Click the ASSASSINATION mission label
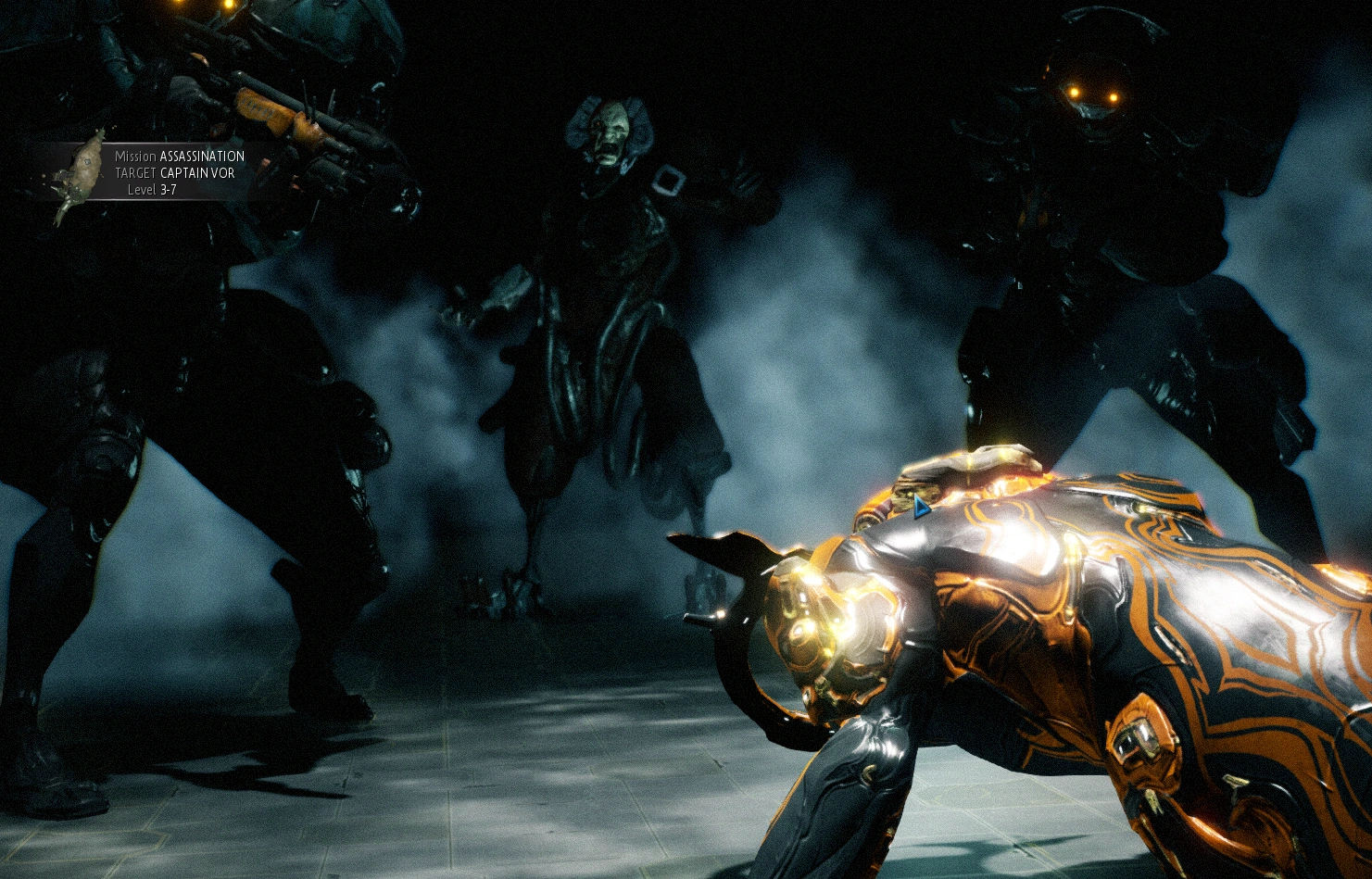The height and width of the screenshot is (879, 1372). click(202, 157)
